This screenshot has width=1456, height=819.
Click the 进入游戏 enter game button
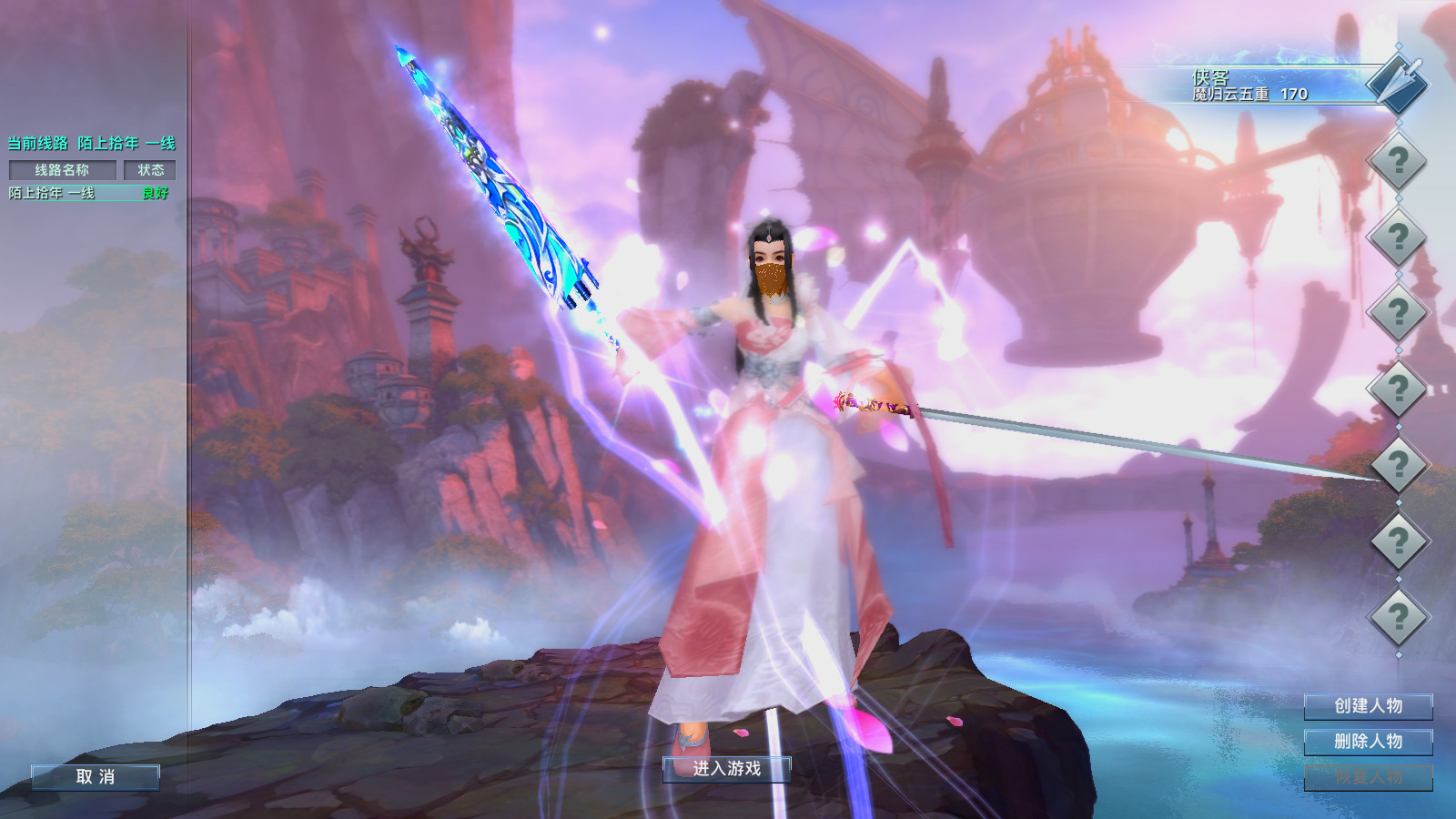(726, 769)
